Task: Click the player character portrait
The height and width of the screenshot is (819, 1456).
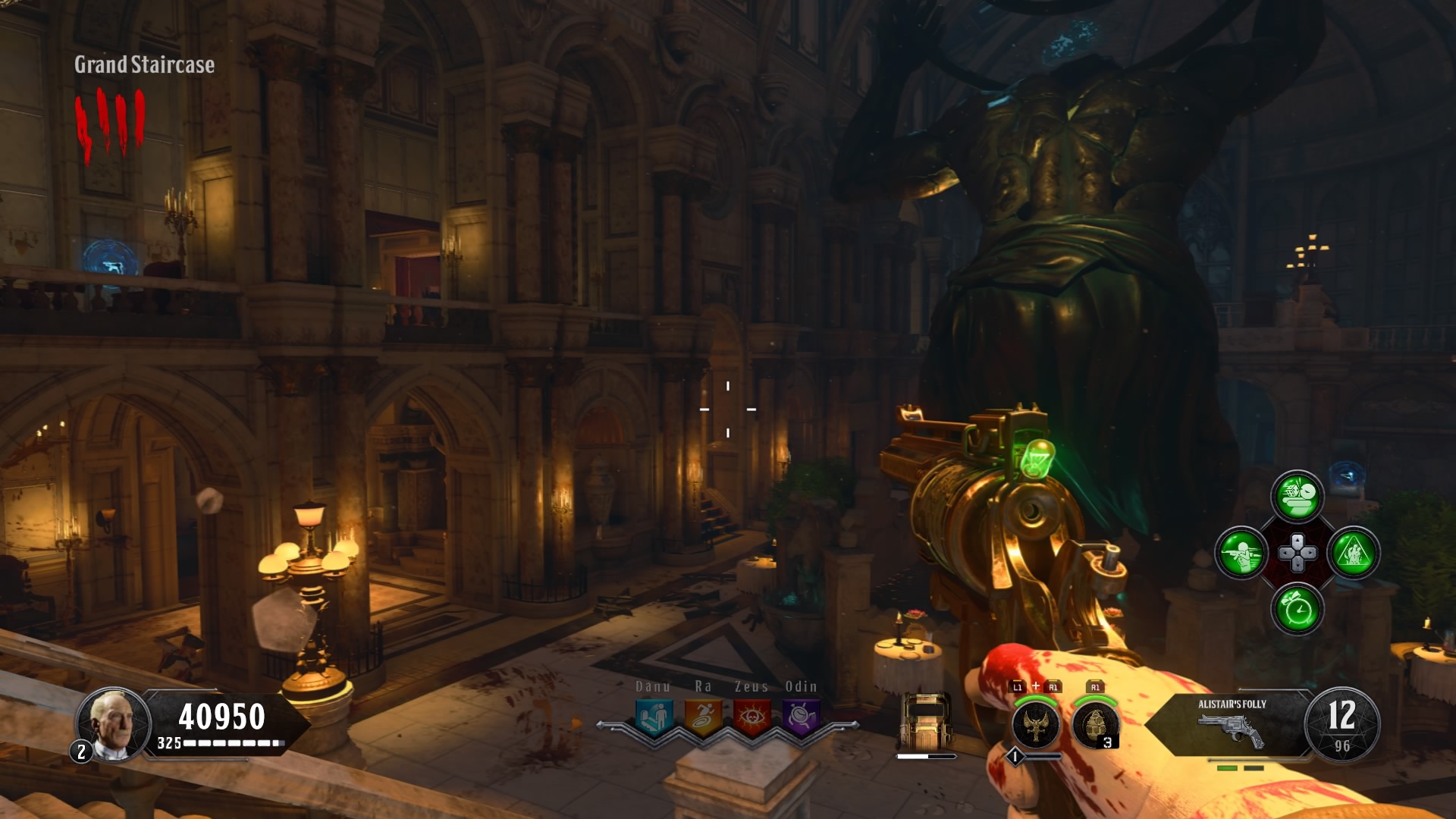Action: tap(113, 723)
